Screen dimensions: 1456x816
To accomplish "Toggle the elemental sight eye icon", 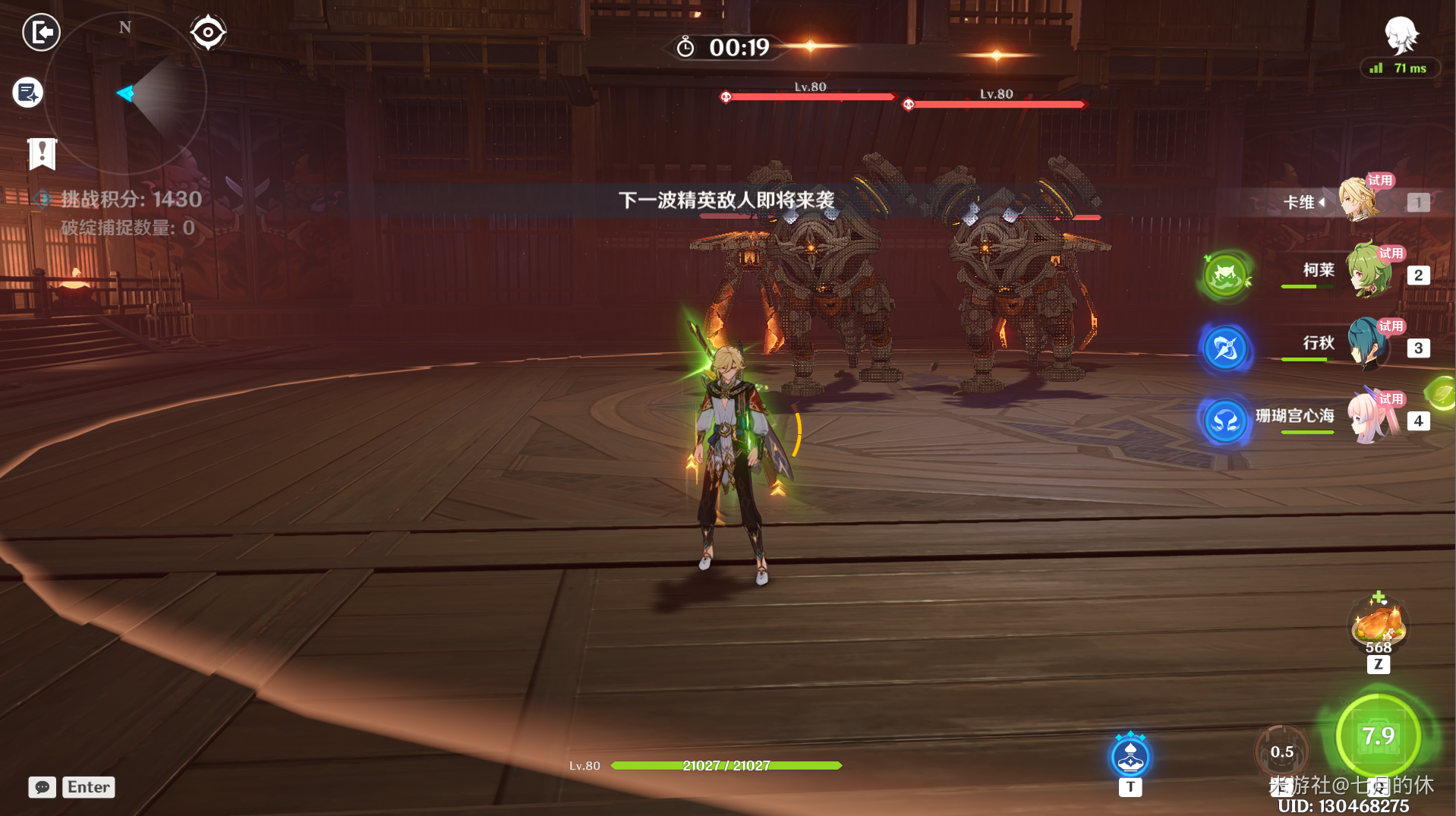I will [208, 33].
